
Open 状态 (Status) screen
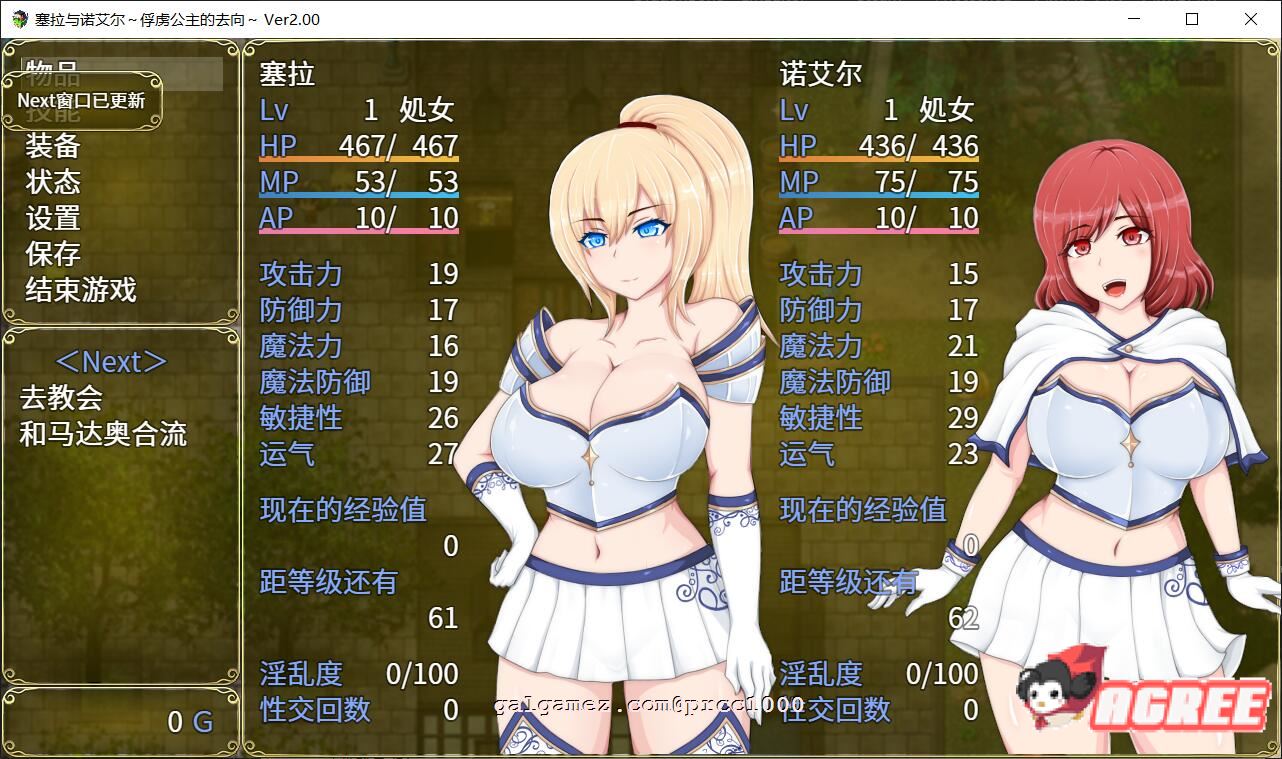[x=53, y=182]
